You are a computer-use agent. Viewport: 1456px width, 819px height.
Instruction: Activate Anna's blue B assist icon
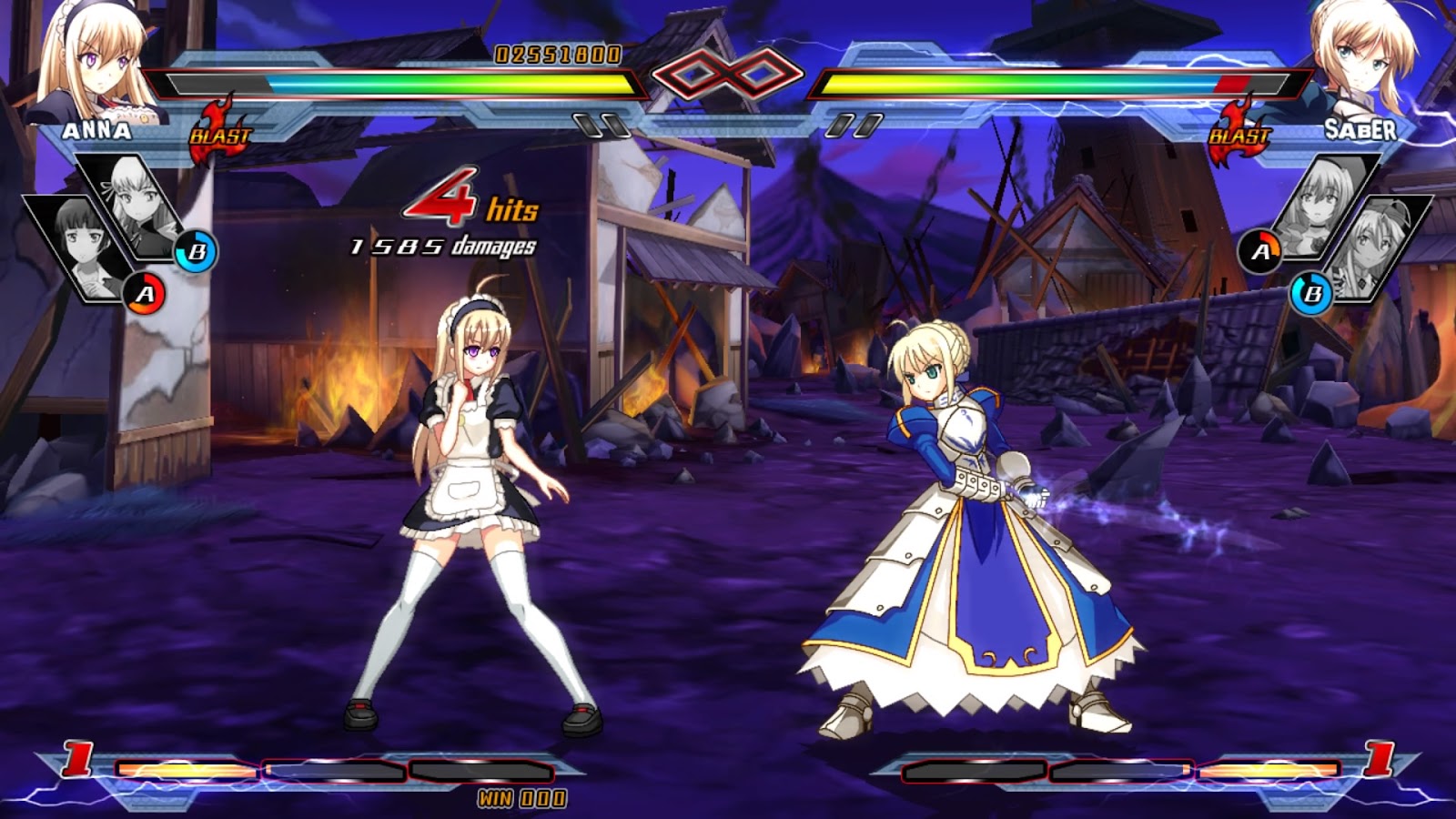(x=197, y=251)
